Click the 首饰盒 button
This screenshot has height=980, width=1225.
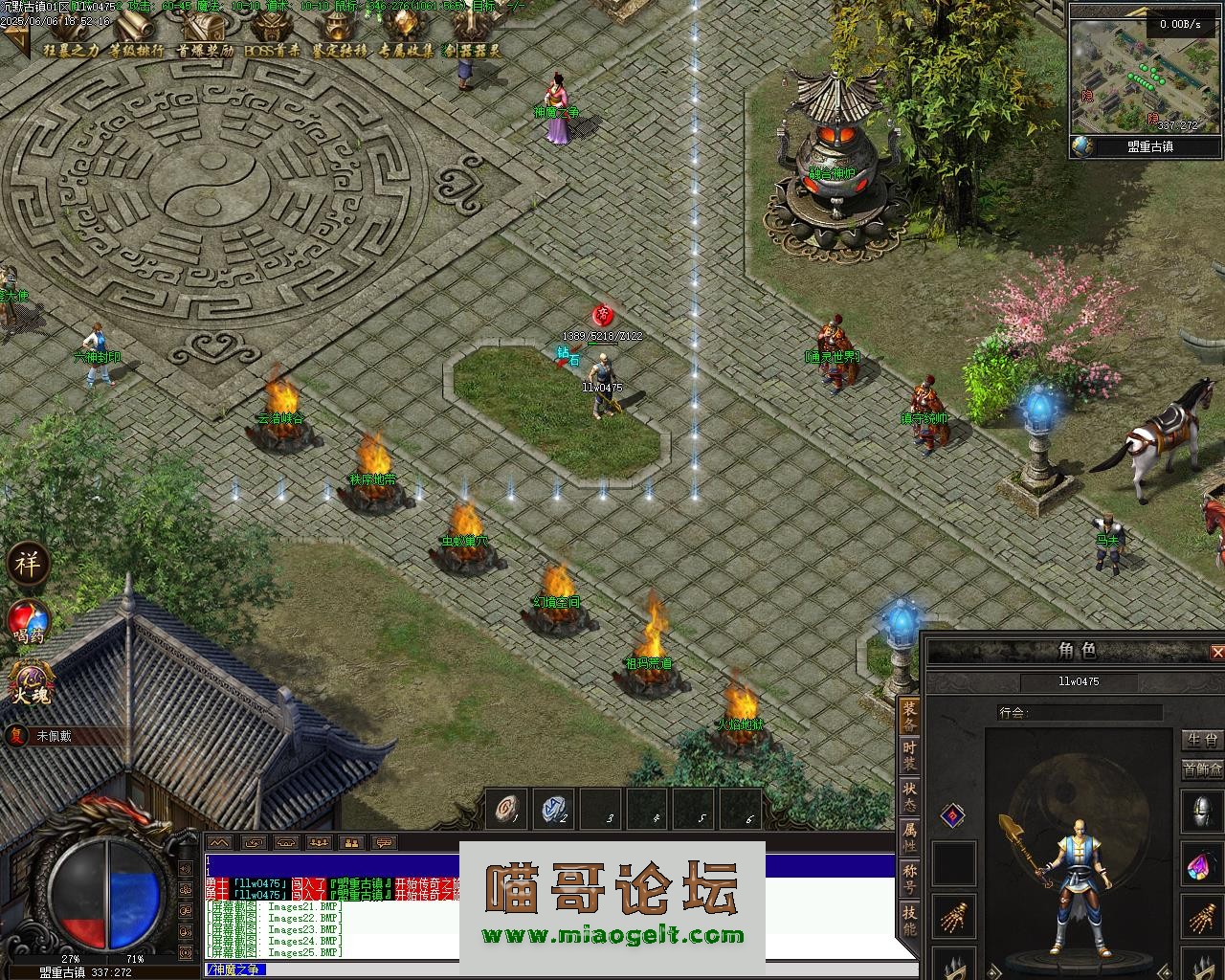[x=1202, y=768]
